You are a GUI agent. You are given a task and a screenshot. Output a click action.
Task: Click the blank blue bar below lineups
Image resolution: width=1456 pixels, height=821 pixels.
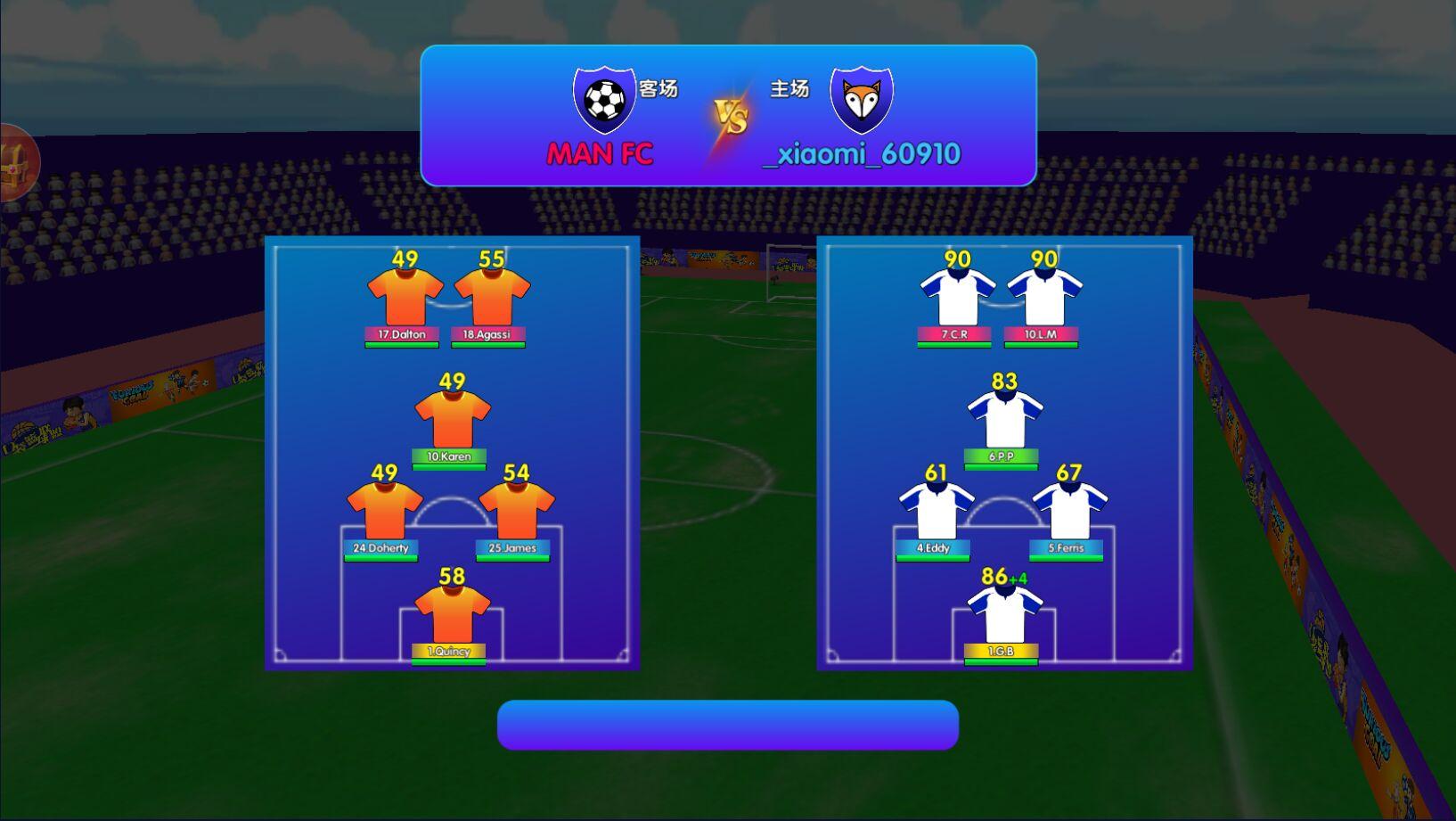[727, 725]
